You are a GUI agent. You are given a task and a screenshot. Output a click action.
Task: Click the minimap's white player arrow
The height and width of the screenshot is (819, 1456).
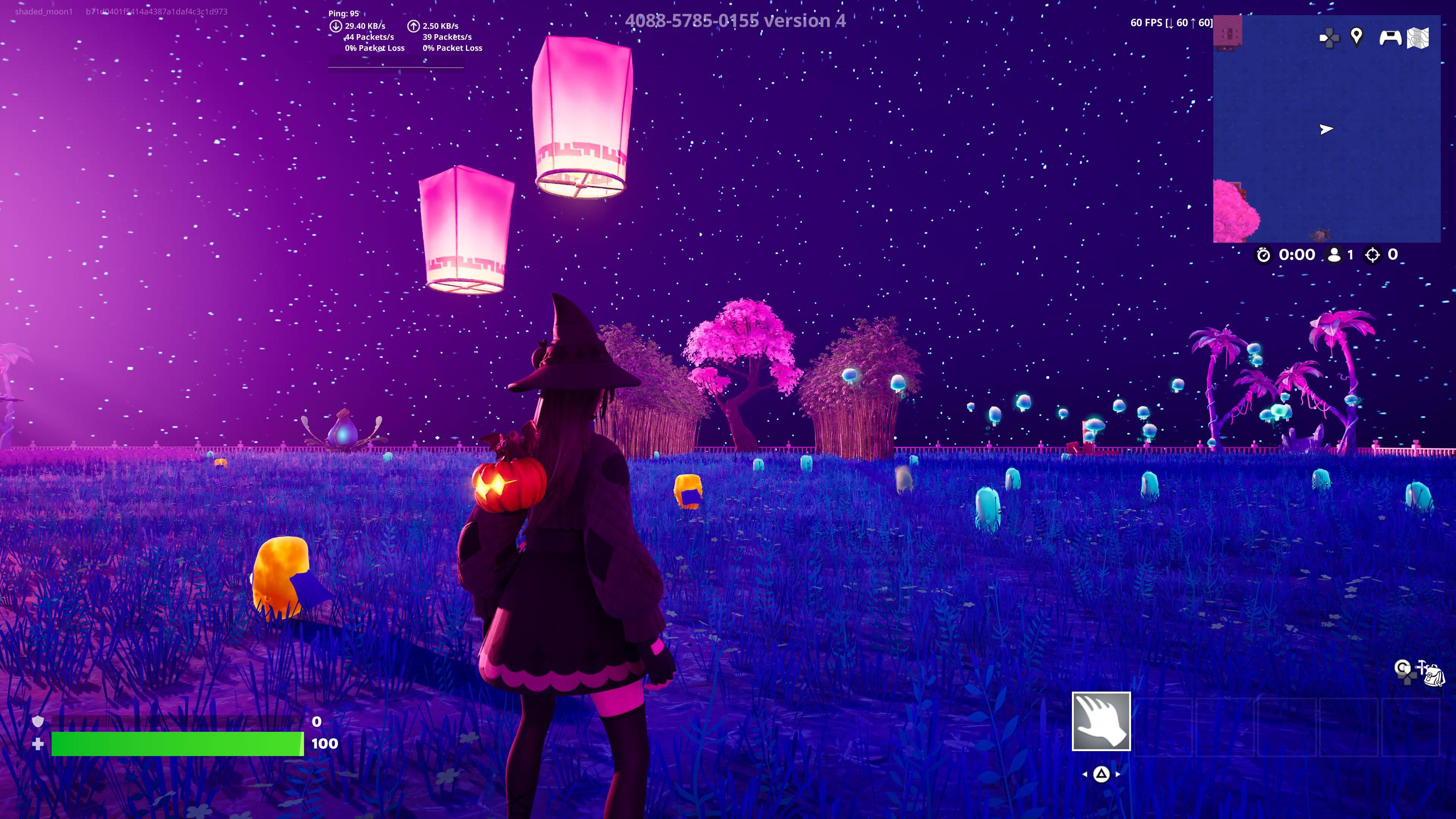click(1326, 129)
